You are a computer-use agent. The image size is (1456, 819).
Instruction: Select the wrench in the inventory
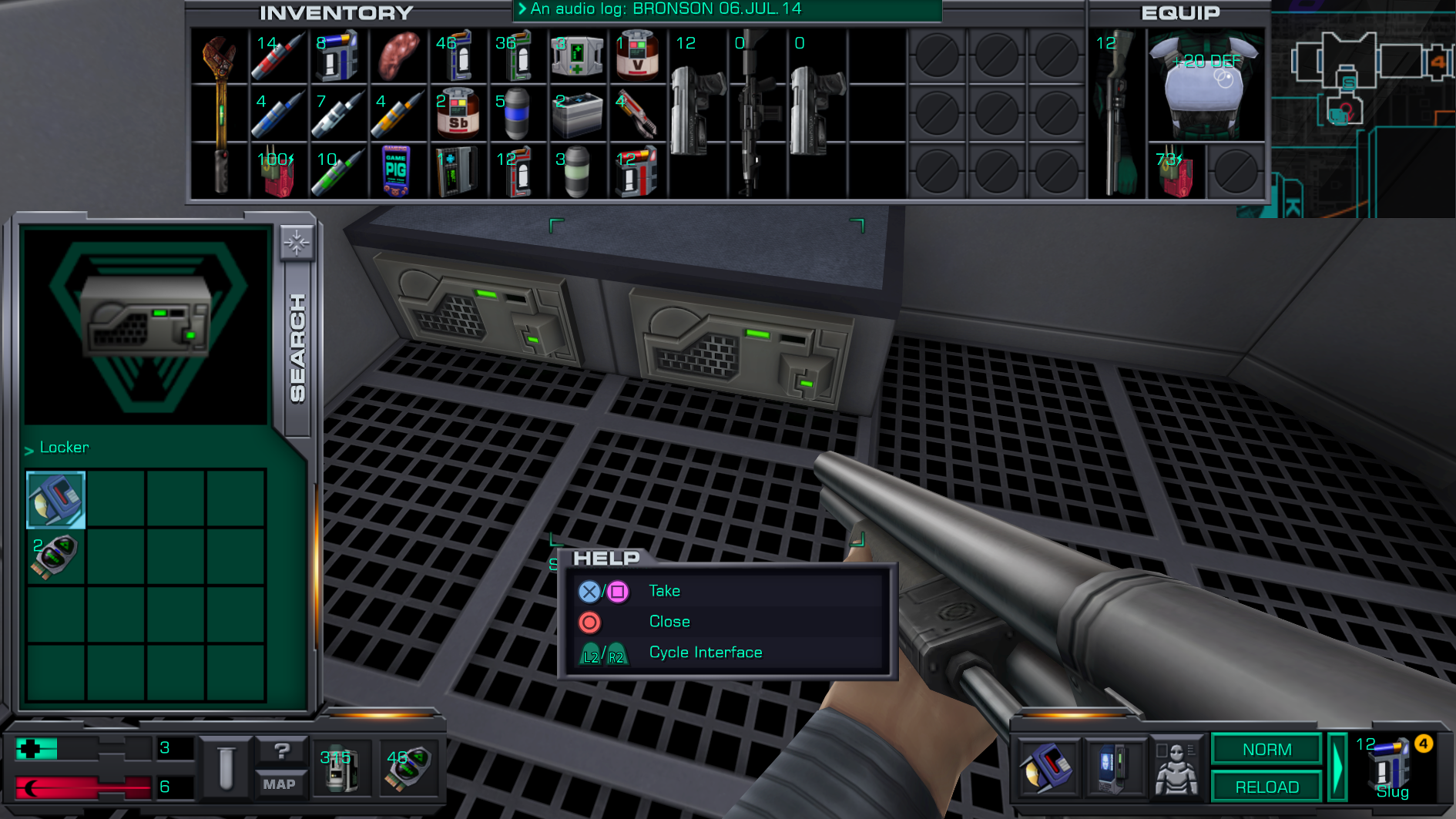[x=220, y=112]
